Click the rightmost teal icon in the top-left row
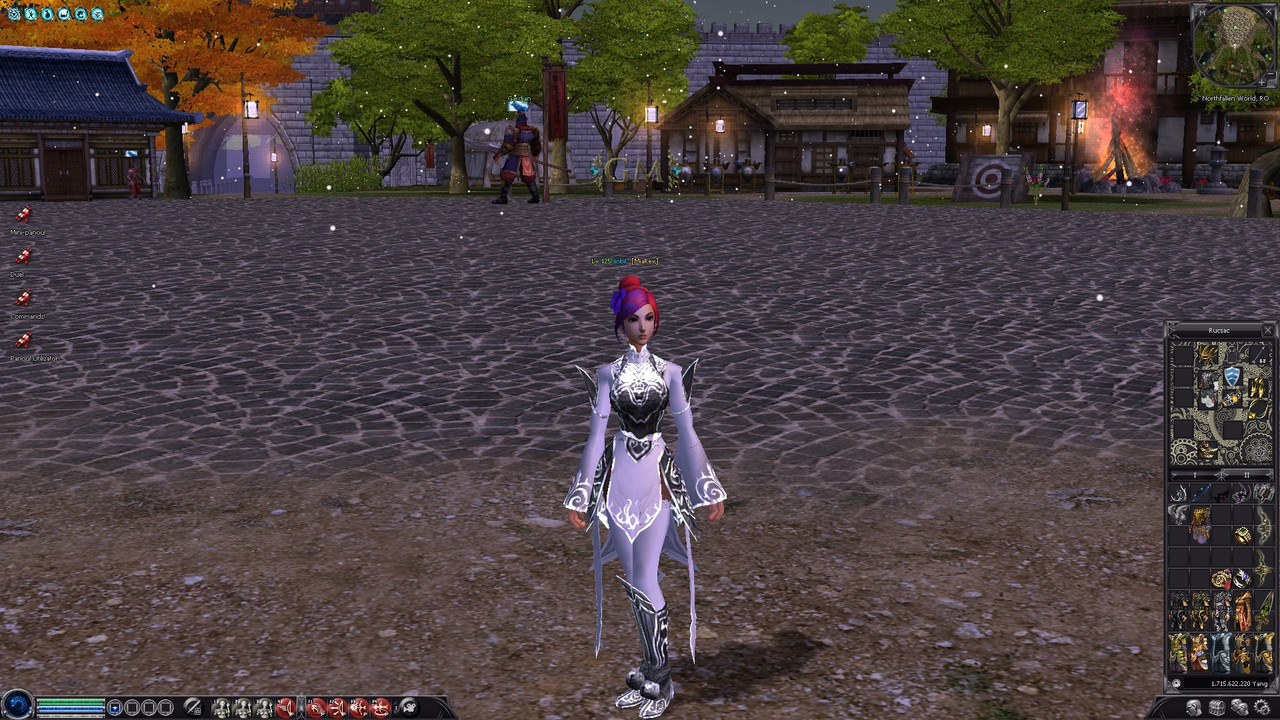1280x720 pixels. click(96, 14)
